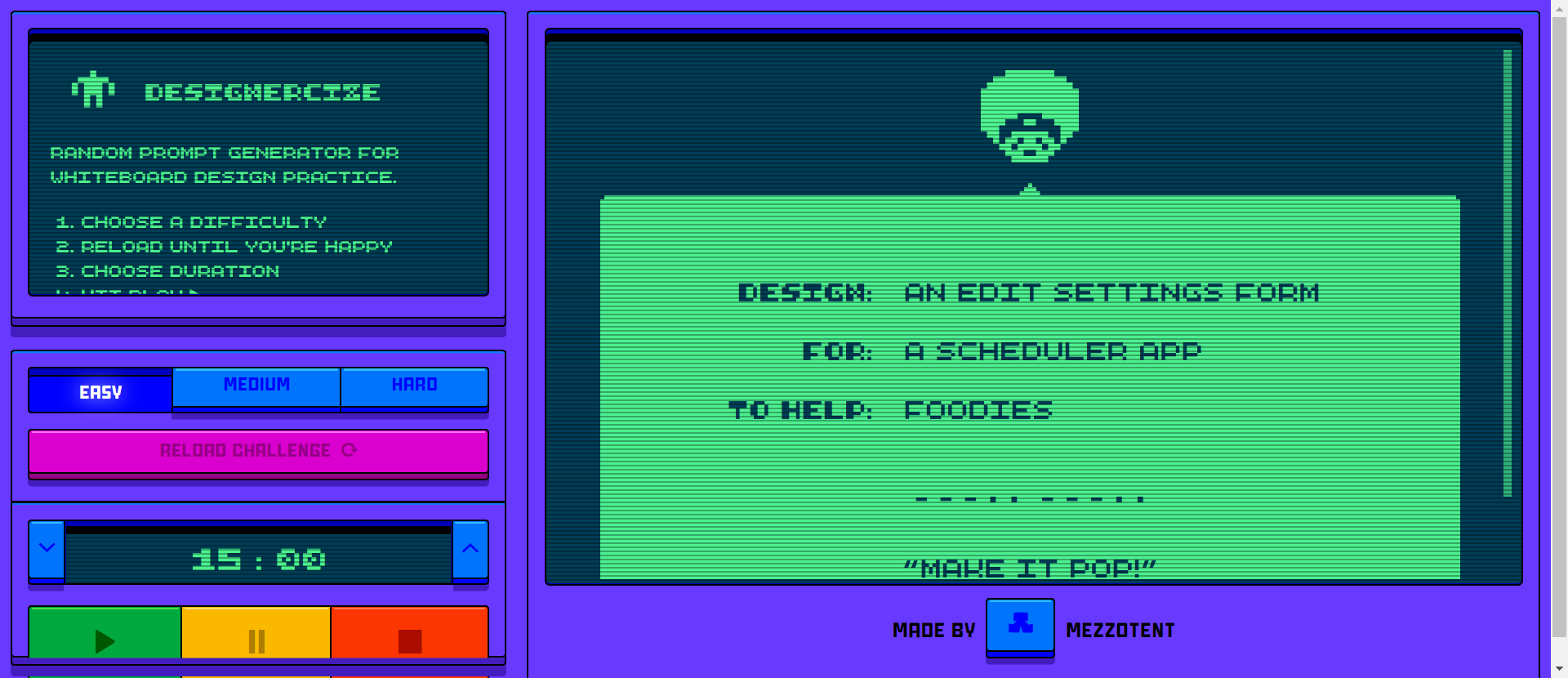Click the blue Mezzotent square logo
1568x678 pixels.
coord(1020,627)
